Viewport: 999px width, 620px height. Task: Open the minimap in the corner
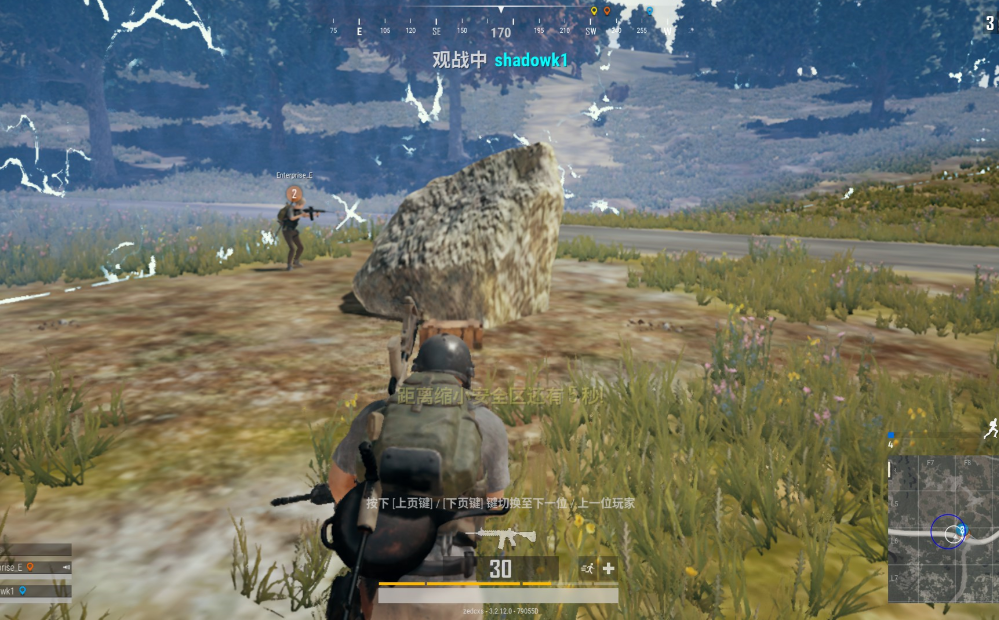click(x=942, y=528)
